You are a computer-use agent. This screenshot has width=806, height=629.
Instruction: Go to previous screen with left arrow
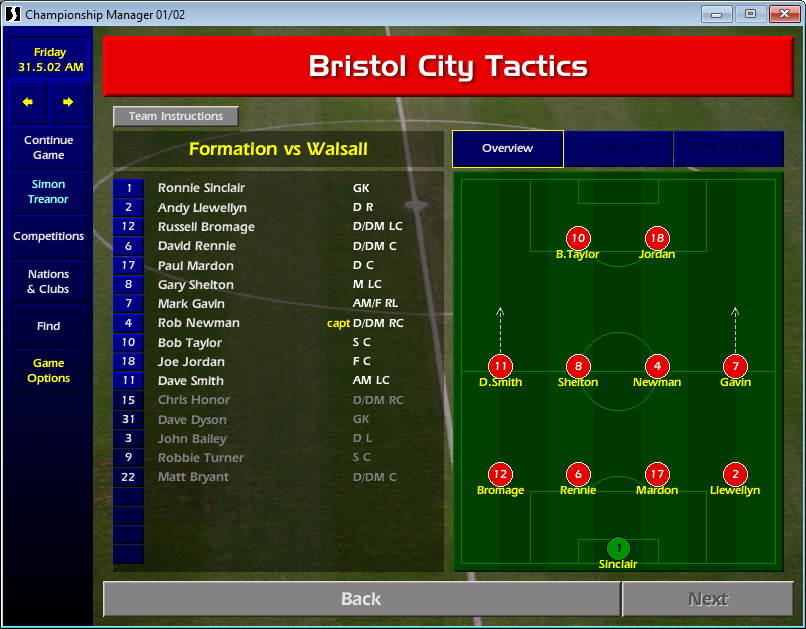28,102
